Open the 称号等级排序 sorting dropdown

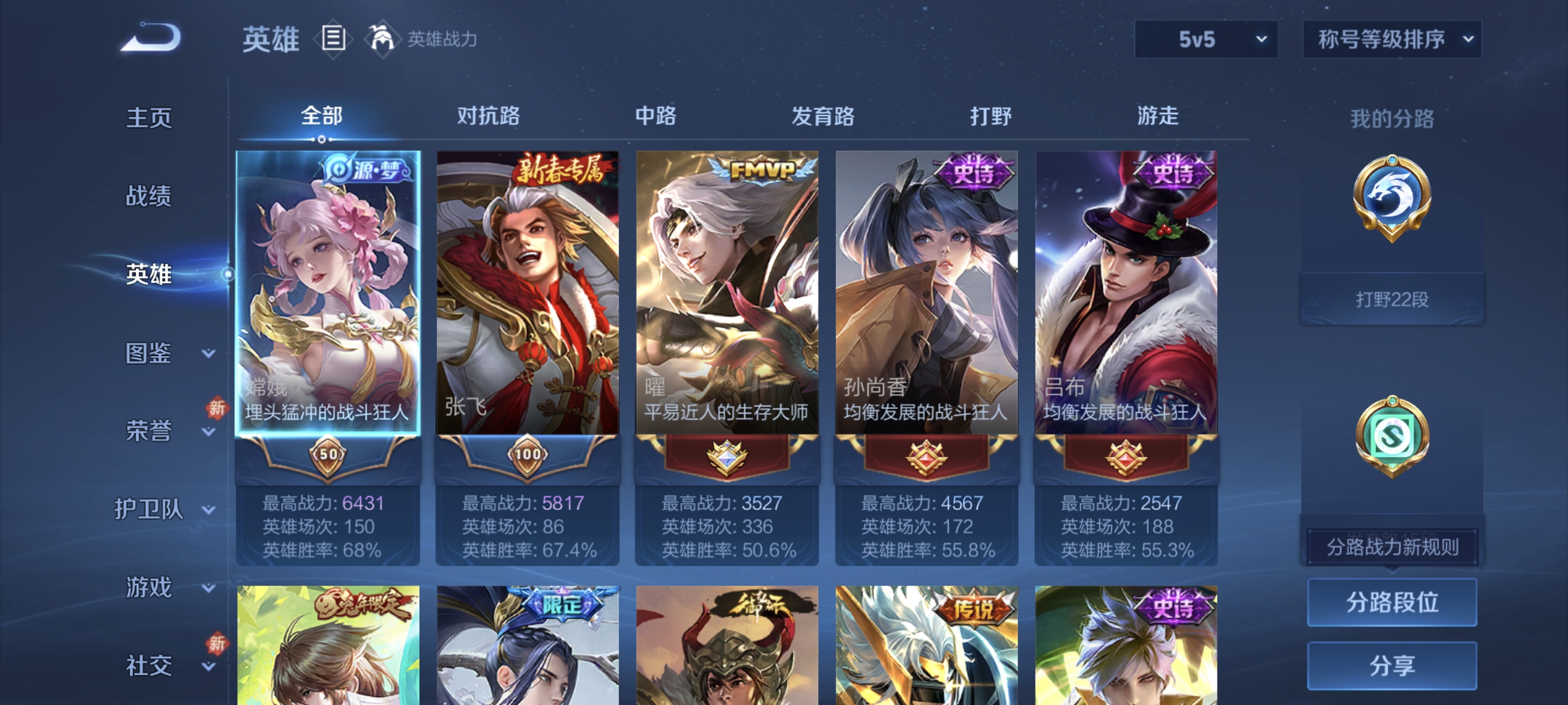1391,38
